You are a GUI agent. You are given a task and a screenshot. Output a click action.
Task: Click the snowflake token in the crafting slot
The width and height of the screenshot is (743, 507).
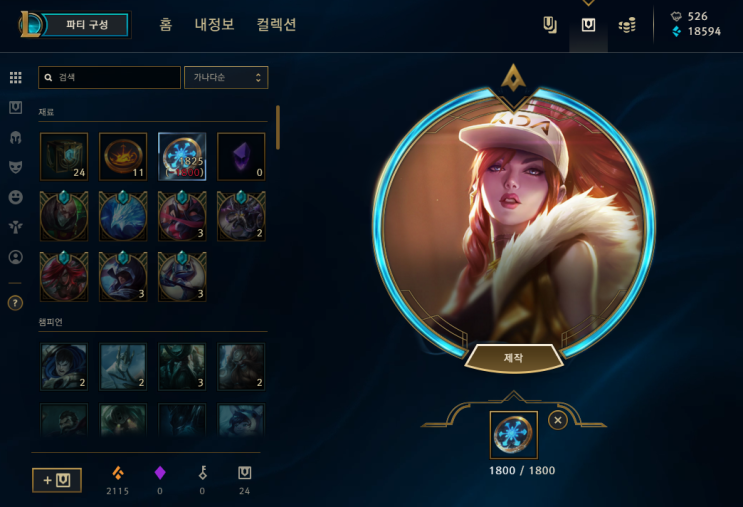(x=514, y=435)
